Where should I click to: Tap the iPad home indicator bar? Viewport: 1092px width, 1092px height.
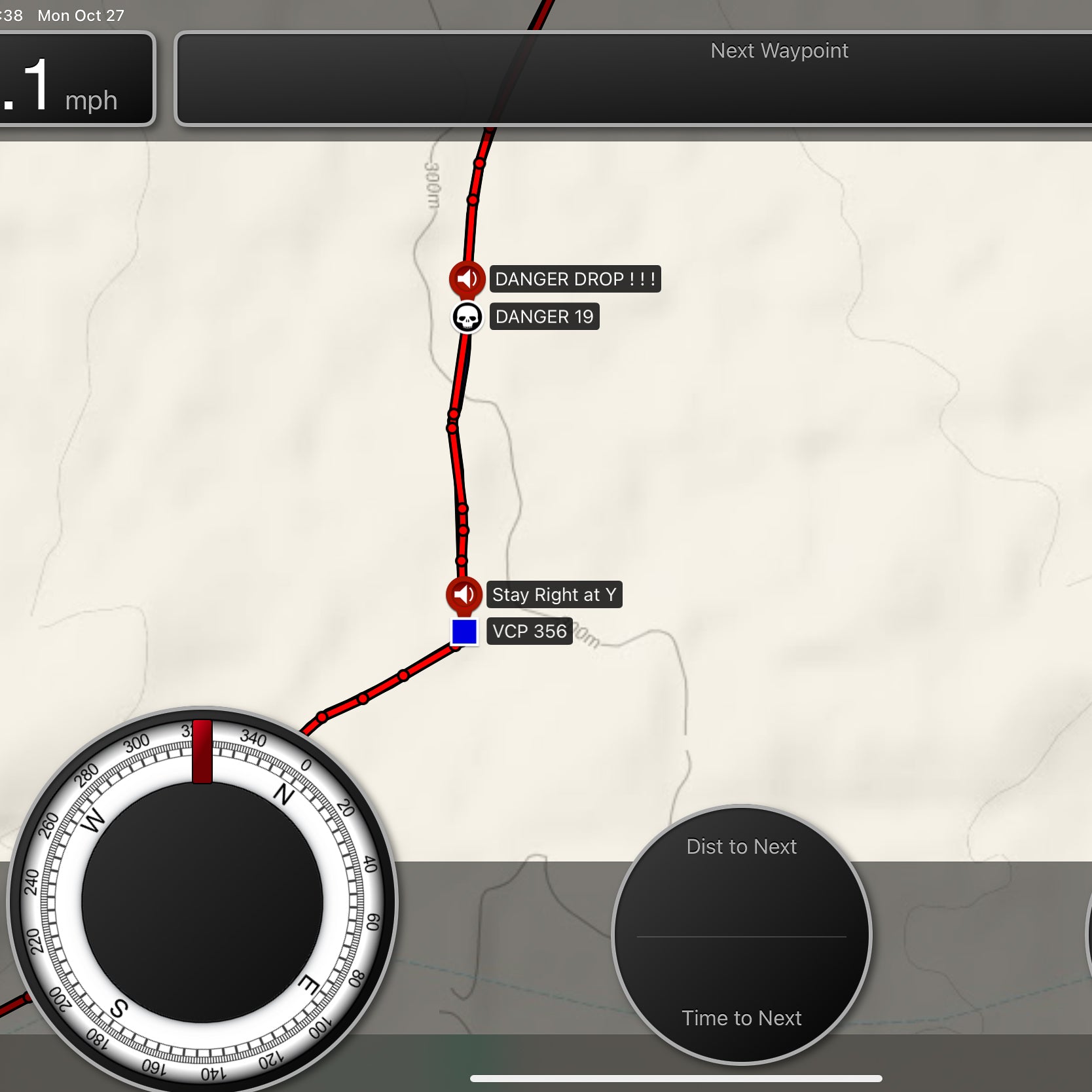point(676,1078)
